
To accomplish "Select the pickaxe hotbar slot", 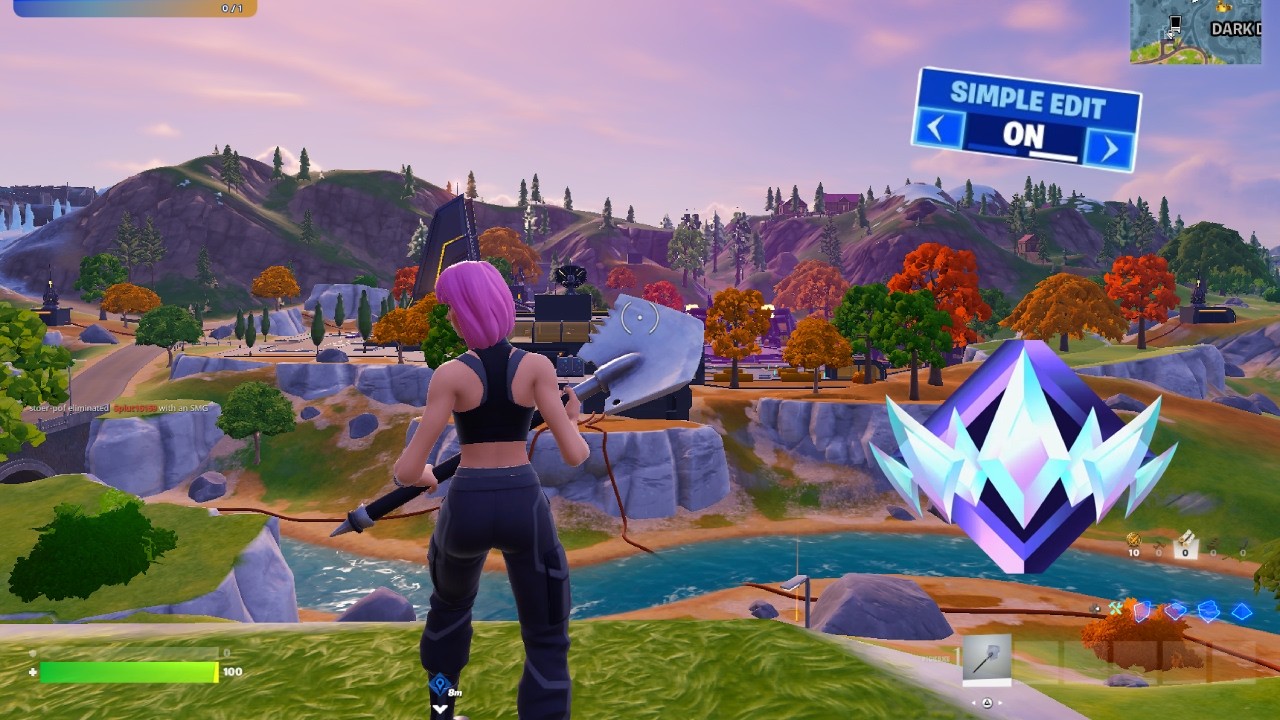I will [x=986, y=660].
